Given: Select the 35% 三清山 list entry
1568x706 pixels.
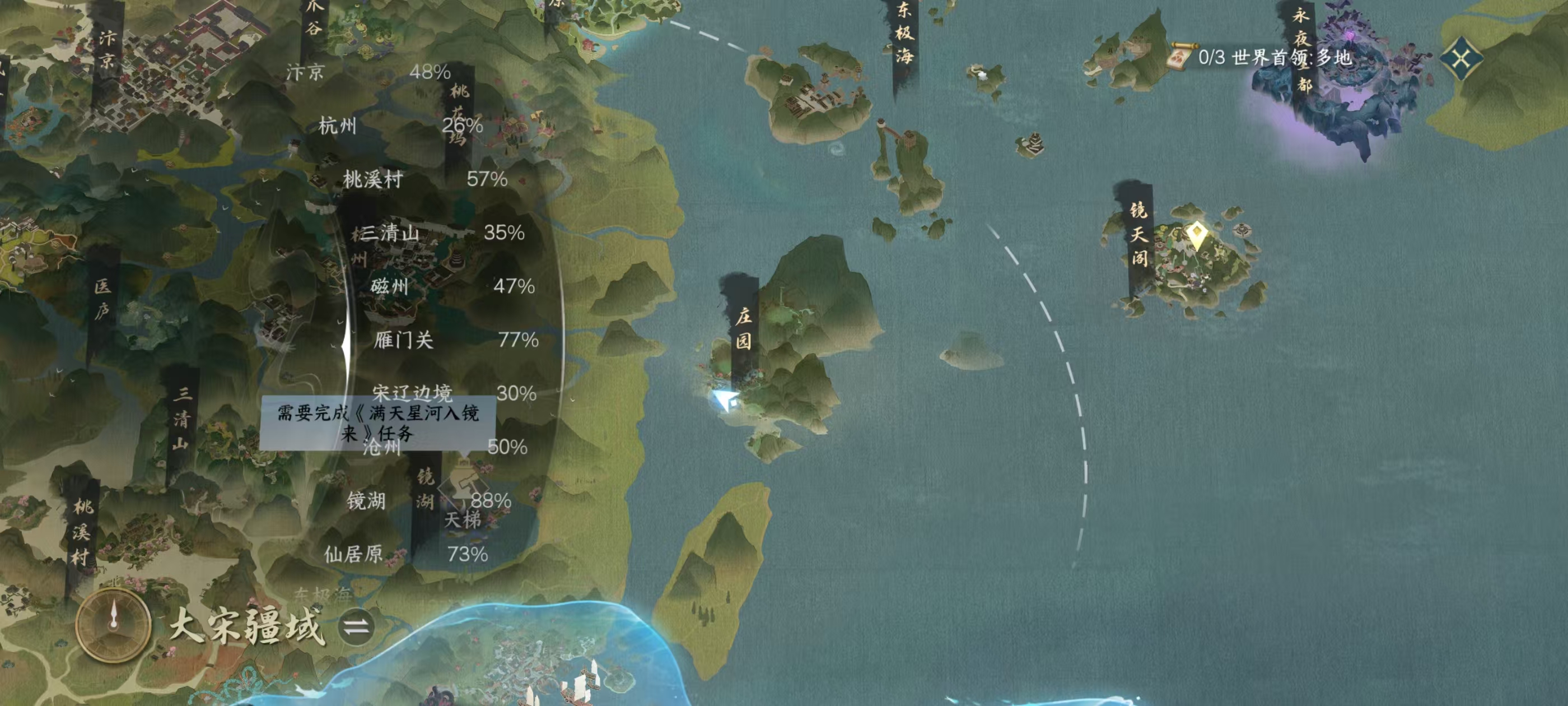Looking at the screenshot, I should 441,233.
